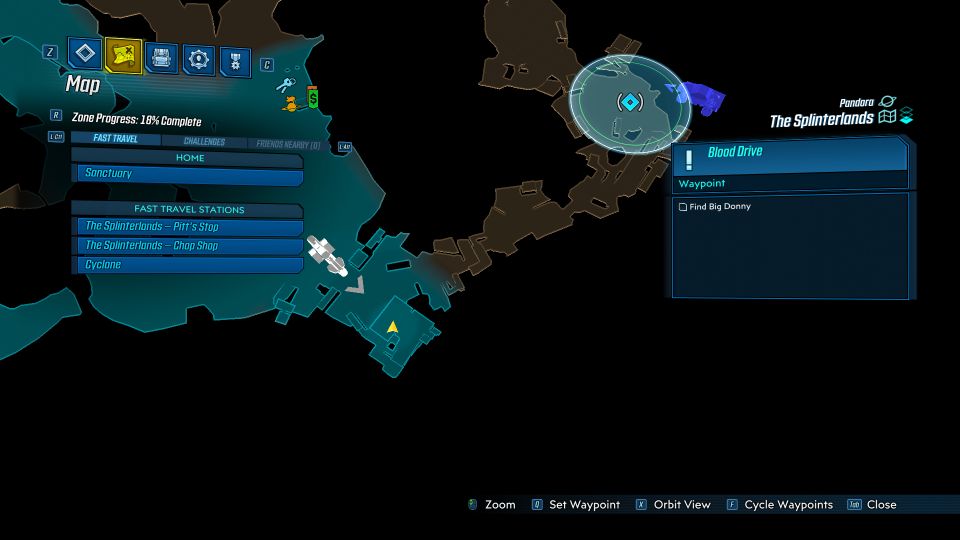Screen dimensions: 960x540
Task: Click the Splinterlands zone map icon
Action: pos(887,119)
